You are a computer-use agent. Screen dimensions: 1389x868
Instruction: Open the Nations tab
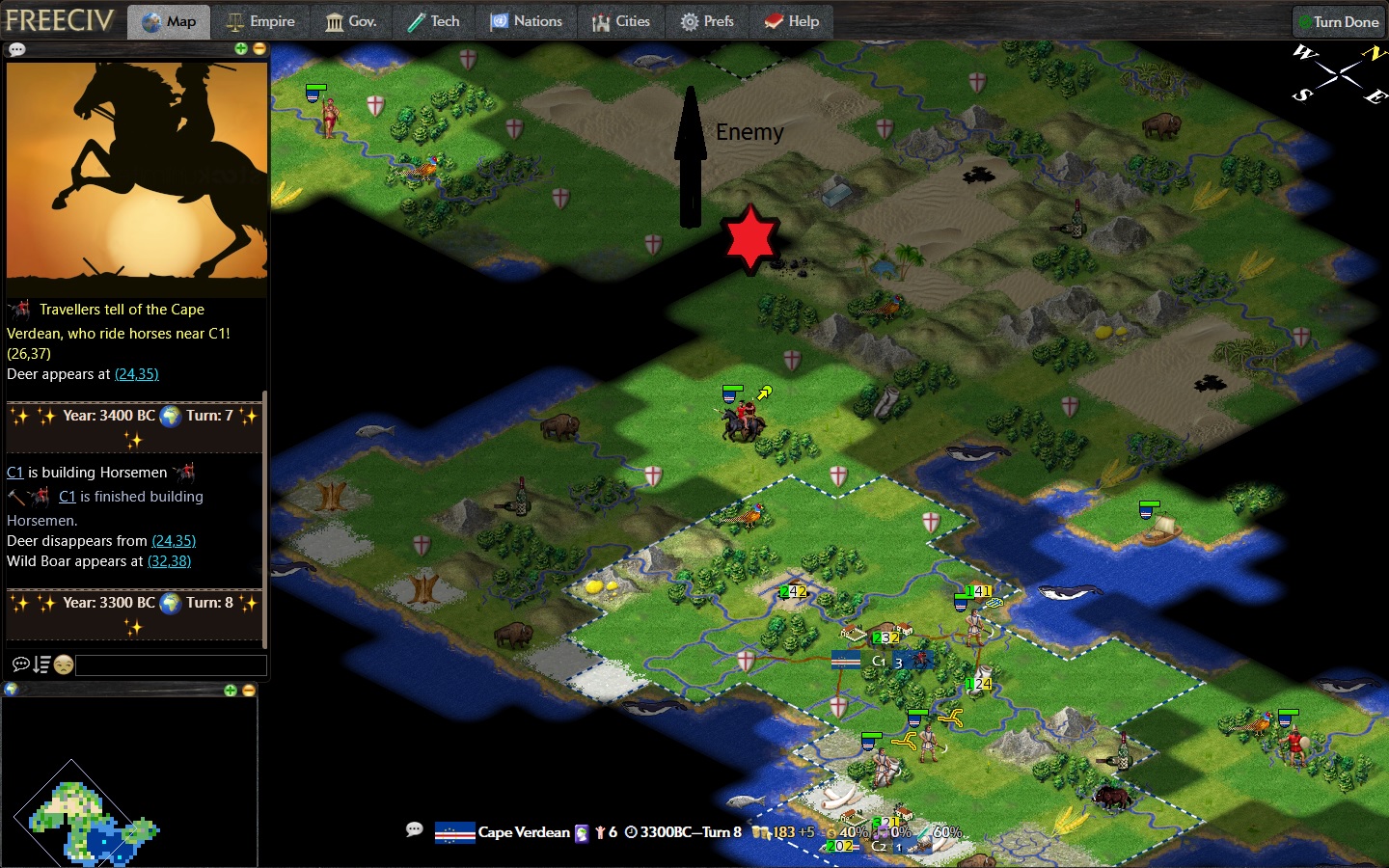coord(527,21)
